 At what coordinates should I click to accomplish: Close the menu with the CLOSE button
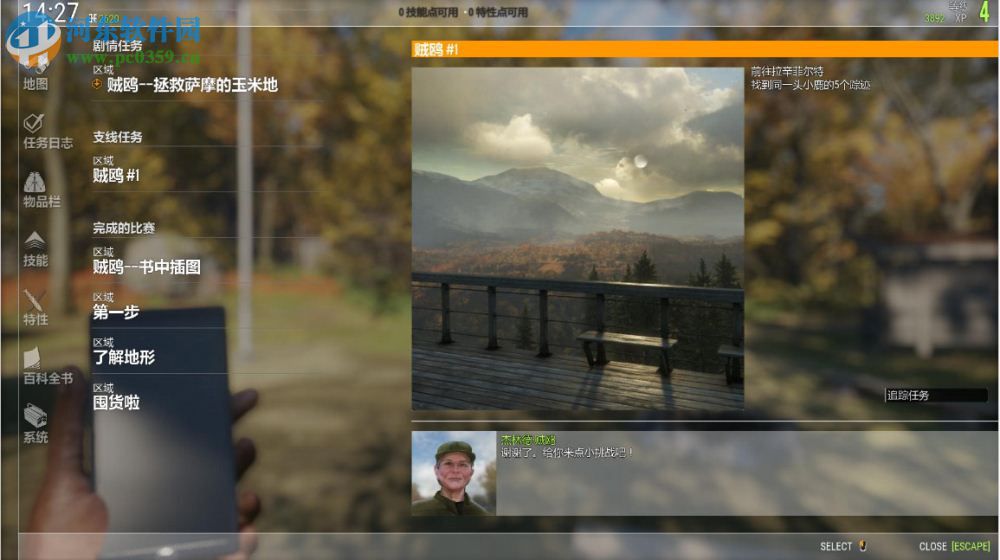point(954,546)
